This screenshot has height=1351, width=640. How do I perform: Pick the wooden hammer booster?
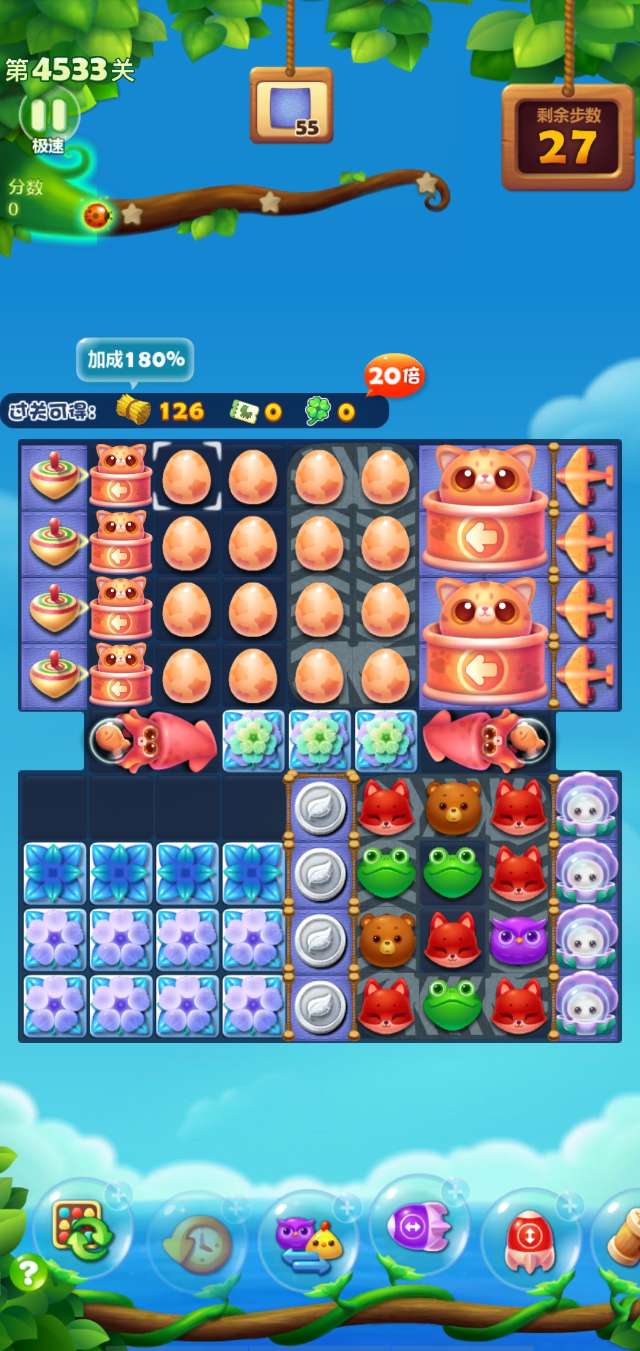[622, 1236]
